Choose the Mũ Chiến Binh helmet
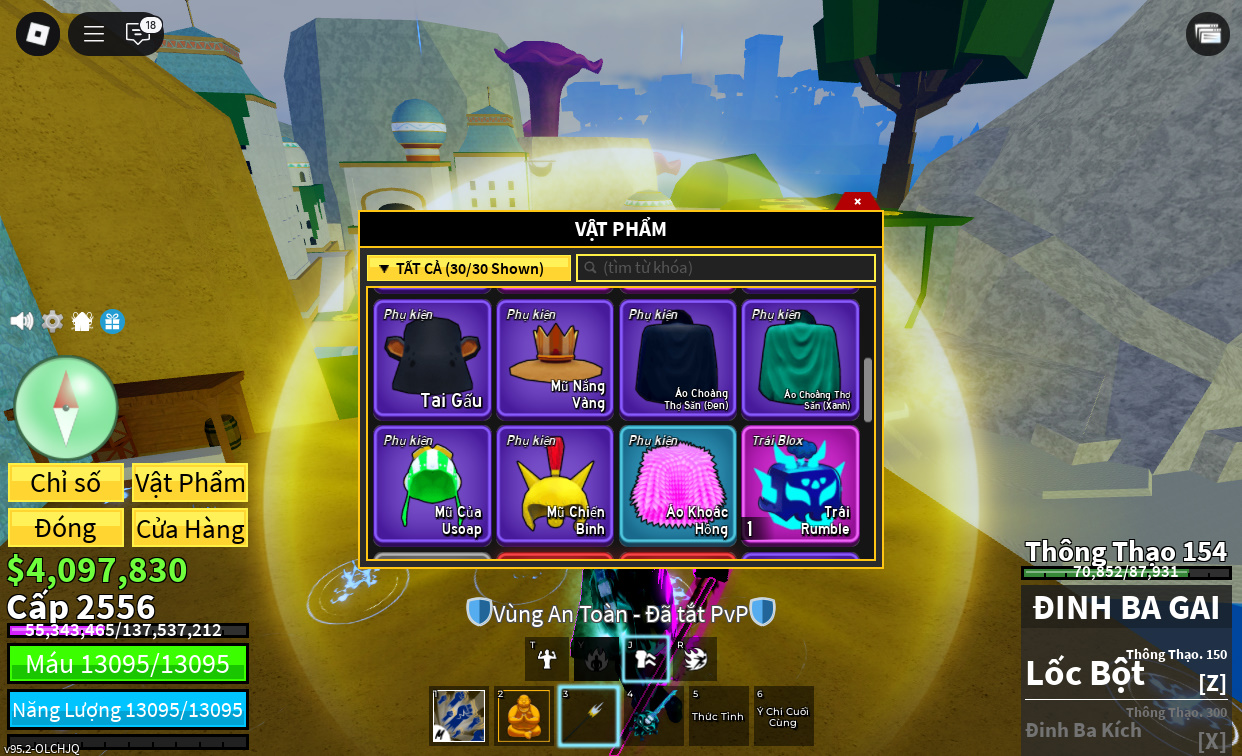This screenshot has width=1242, height=756. click(x=555, y=484)
